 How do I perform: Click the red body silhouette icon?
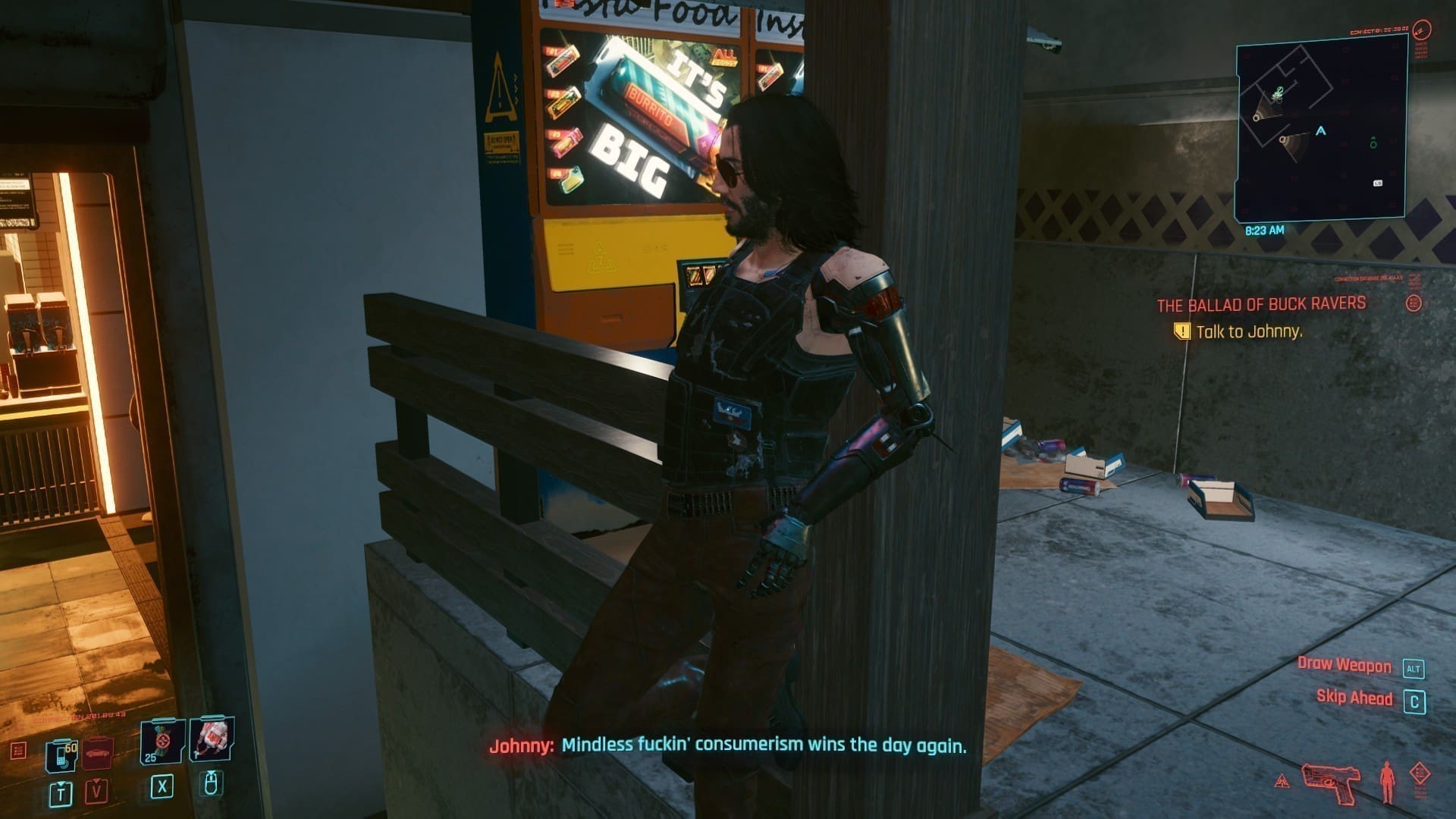1387,782
